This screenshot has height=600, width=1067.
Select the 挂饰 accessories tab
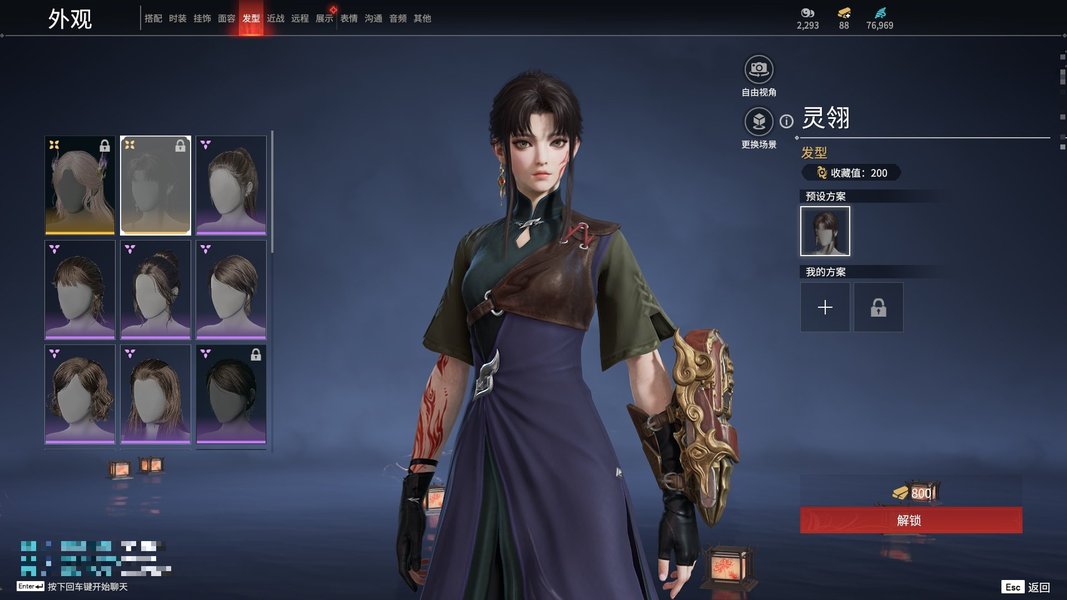coord(202,18)
